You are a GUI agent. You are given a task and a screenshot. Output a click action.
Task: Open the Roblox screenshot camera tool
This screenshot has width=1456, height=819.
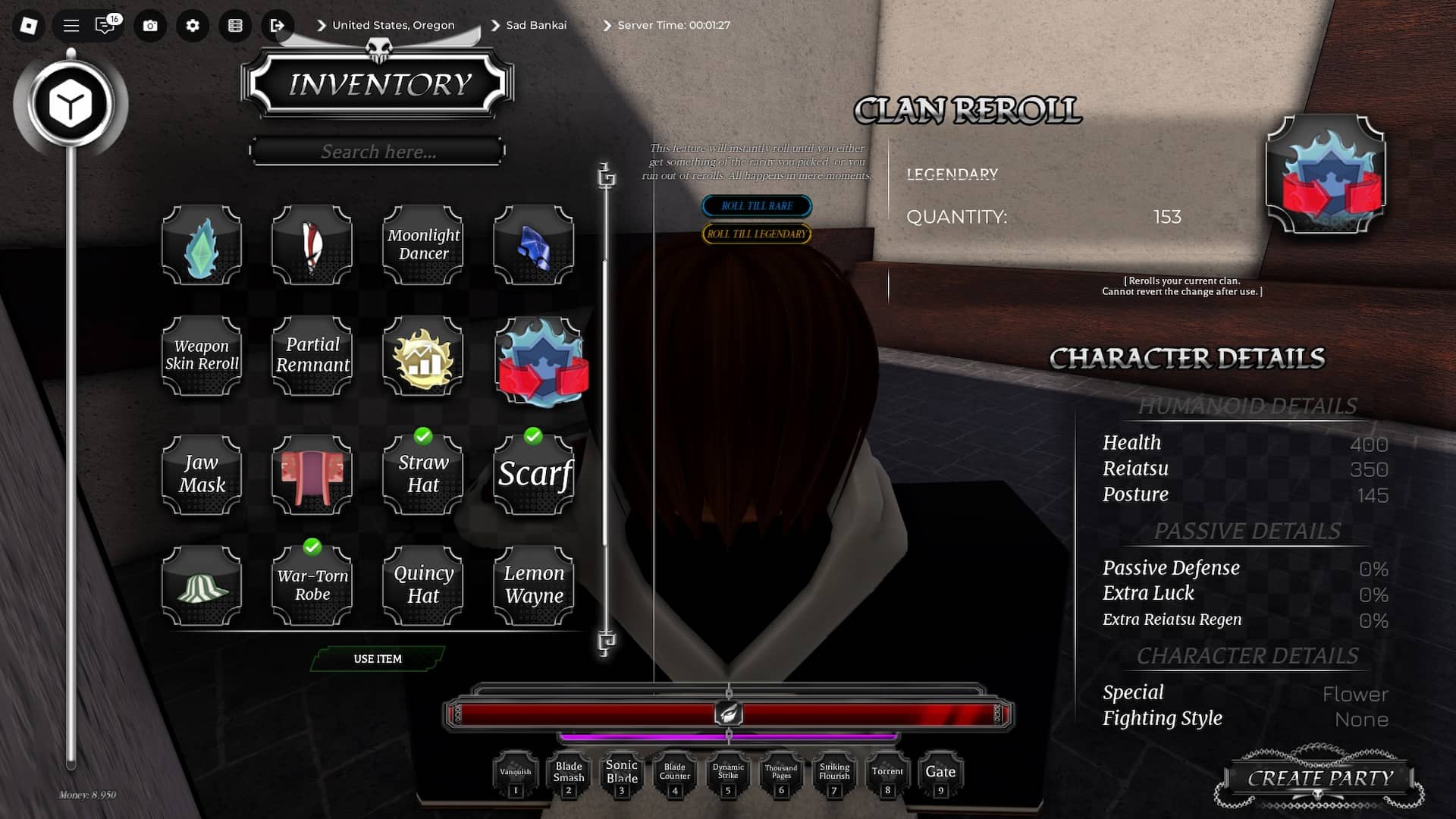(x=149, y=25)
